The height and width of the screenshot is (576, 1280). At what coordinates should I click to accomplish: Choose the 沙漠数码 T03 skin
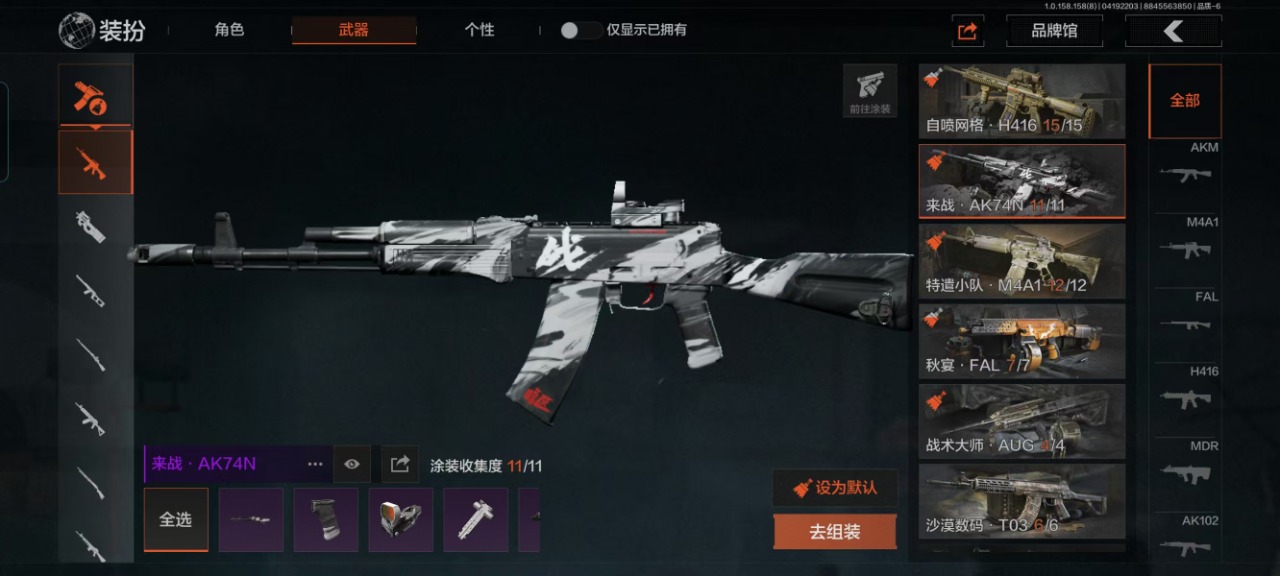tap(1021, 501)
